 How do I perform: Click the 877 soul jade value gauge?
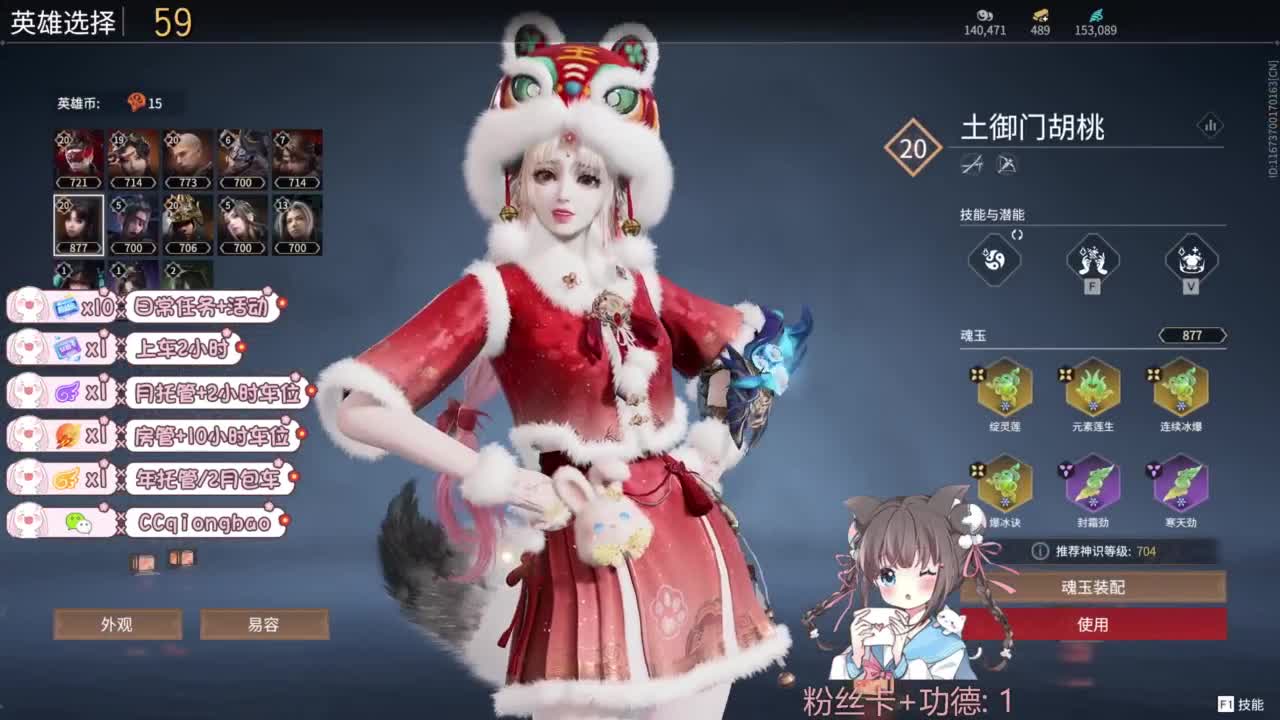click(x=1192, y=335)
